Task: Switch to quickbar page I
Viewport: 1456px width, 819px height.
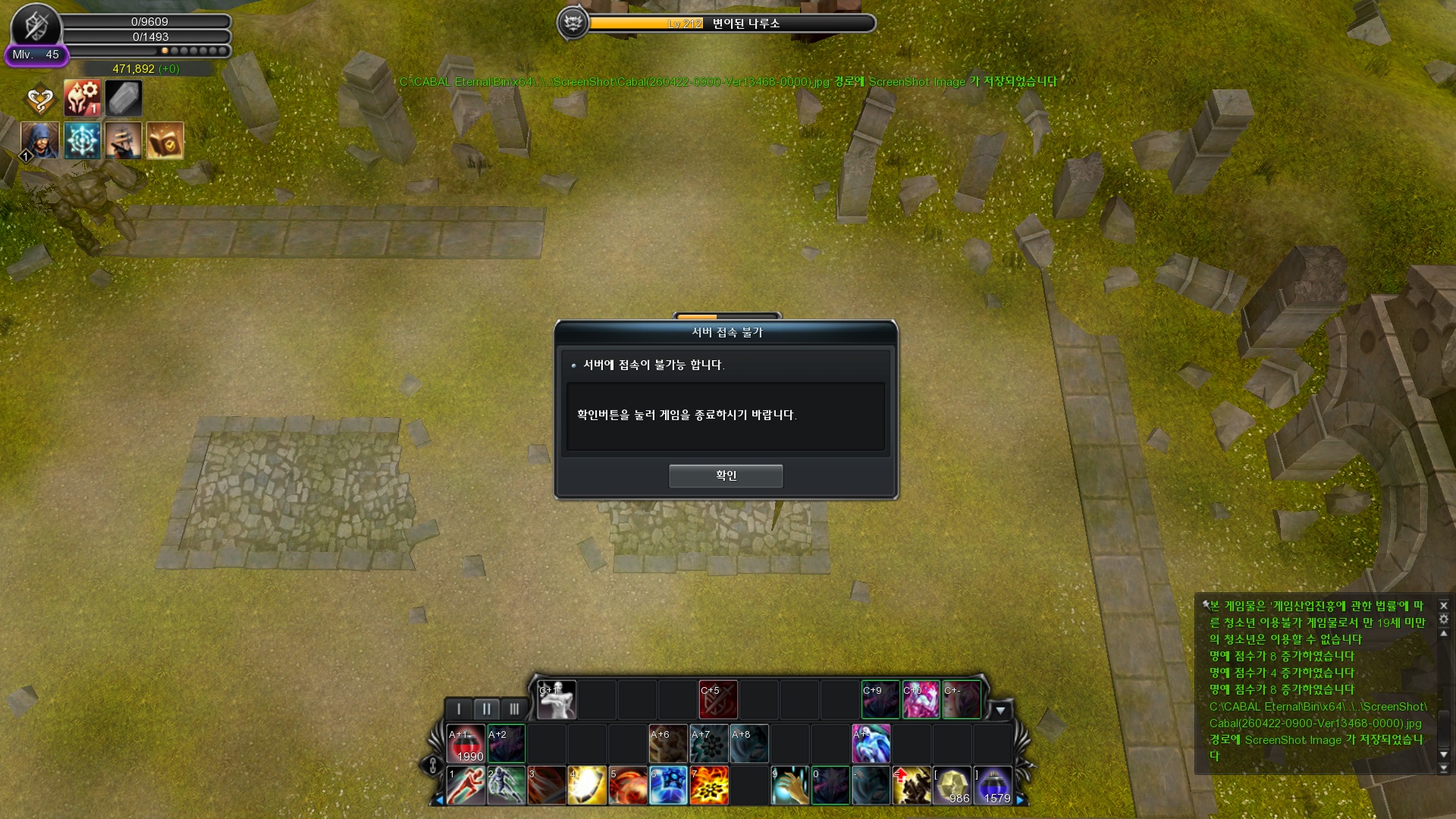Action: point(459,709)
